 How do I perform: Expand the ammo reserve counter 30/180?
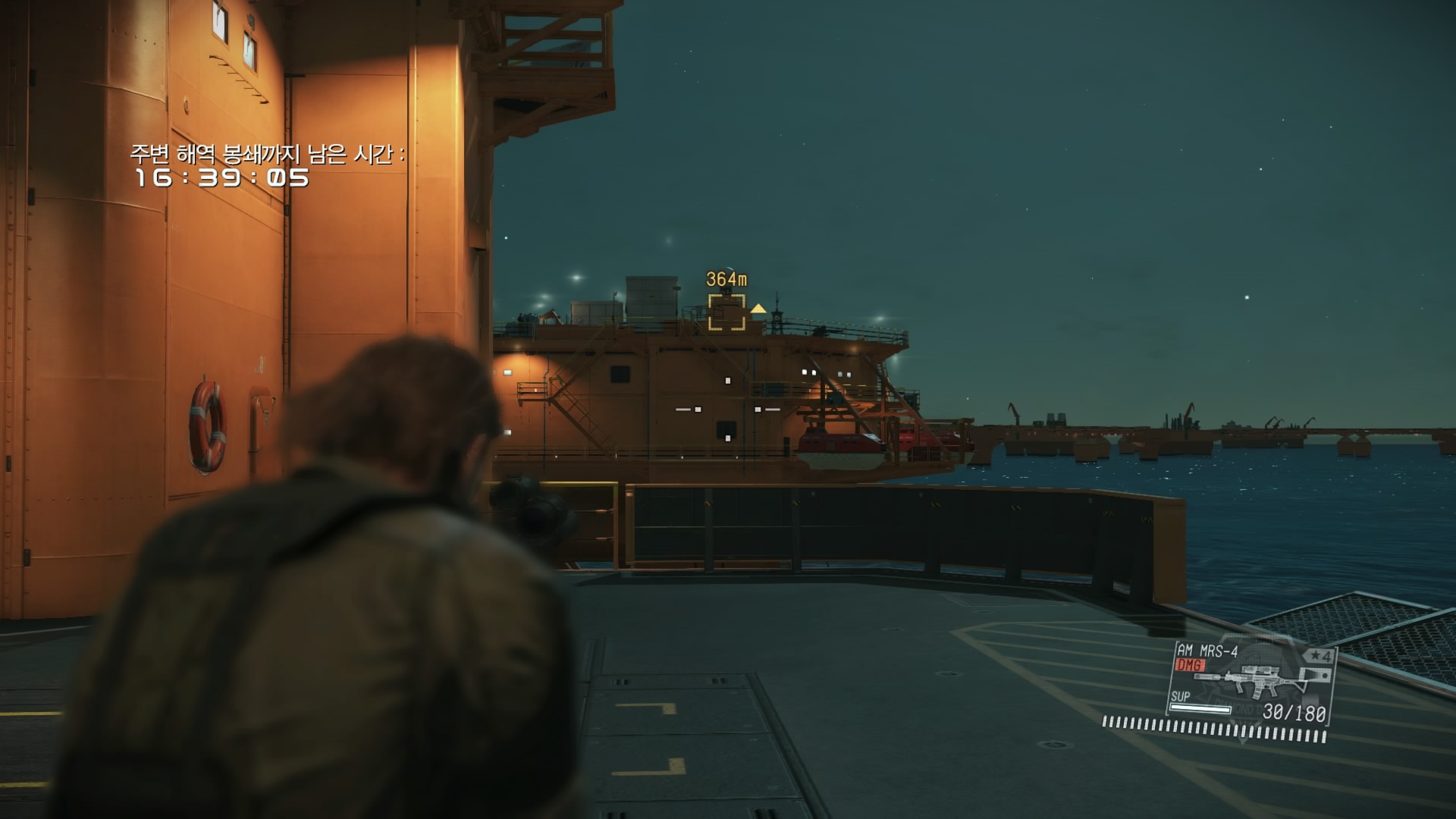click(1294, 711)
